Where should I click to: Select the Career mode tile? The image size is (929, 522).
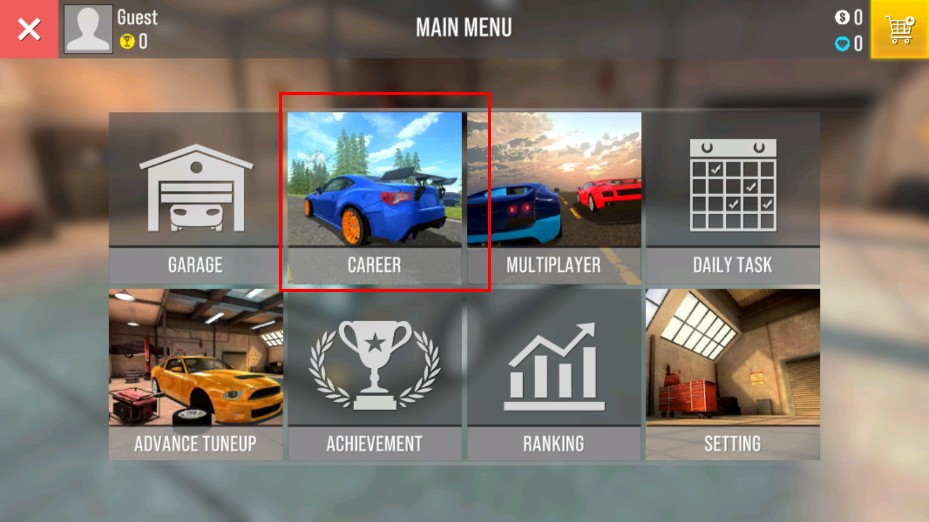point(374,197)
